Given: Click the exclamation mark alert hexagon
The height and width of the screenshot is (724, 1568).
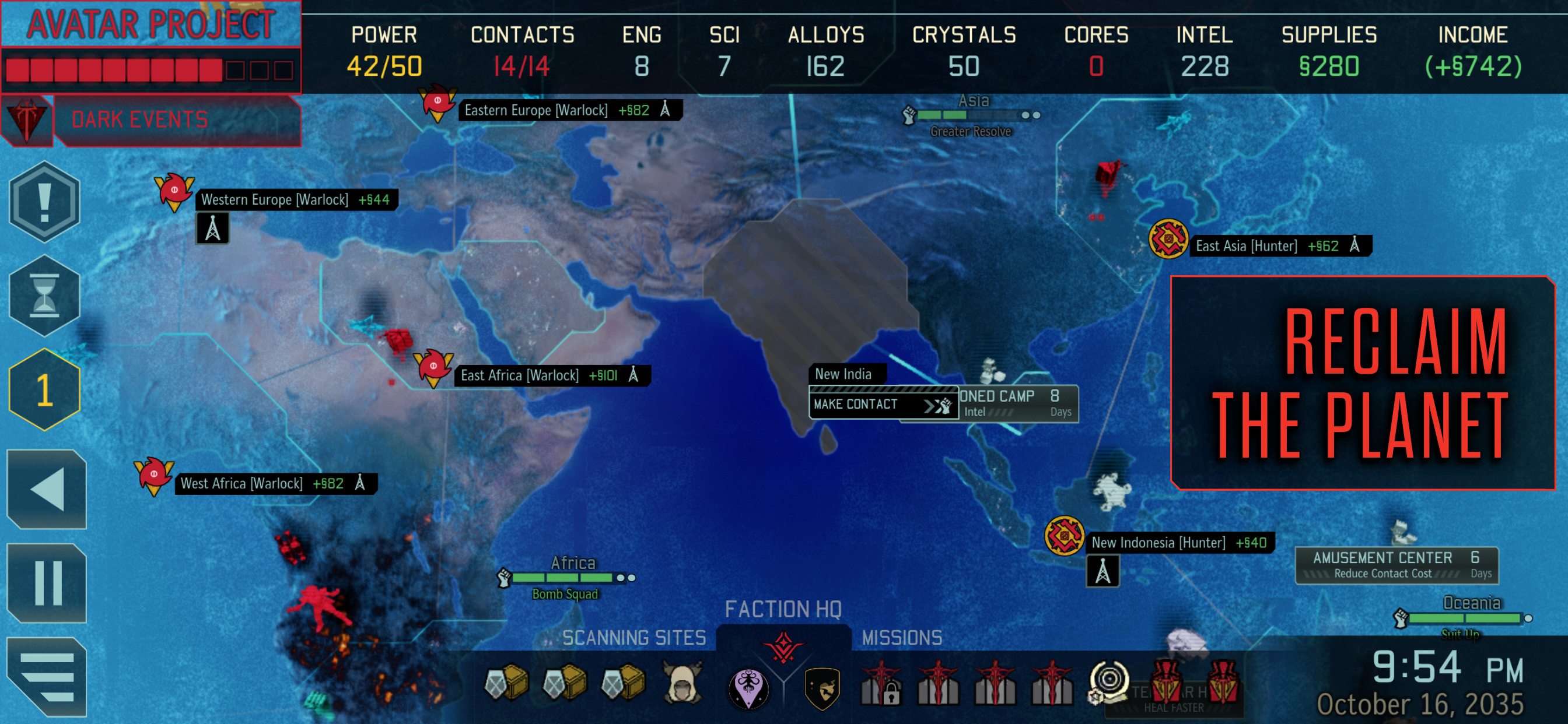Looking at the screenshot, I should [x=44, y=201].
